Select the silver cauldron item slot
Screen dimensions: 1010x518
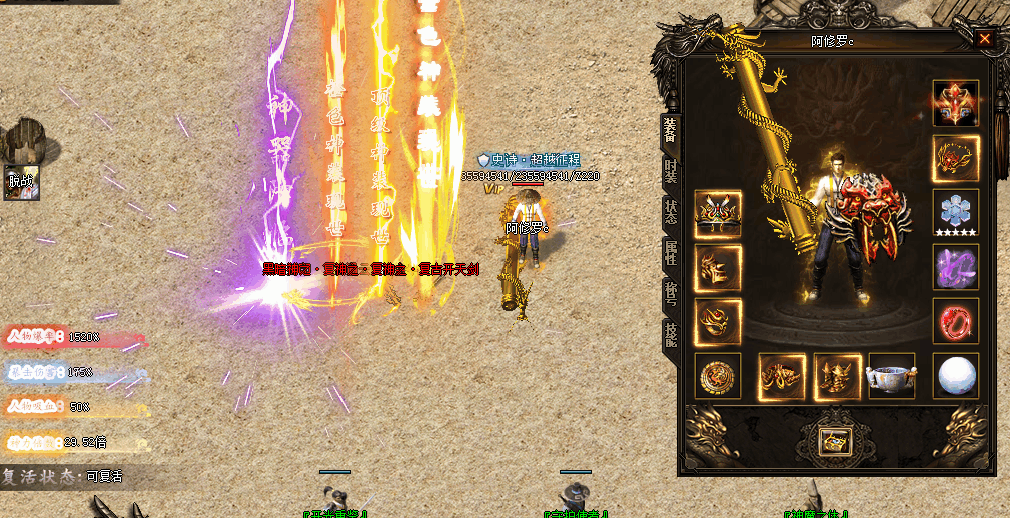tap(891, 376)
